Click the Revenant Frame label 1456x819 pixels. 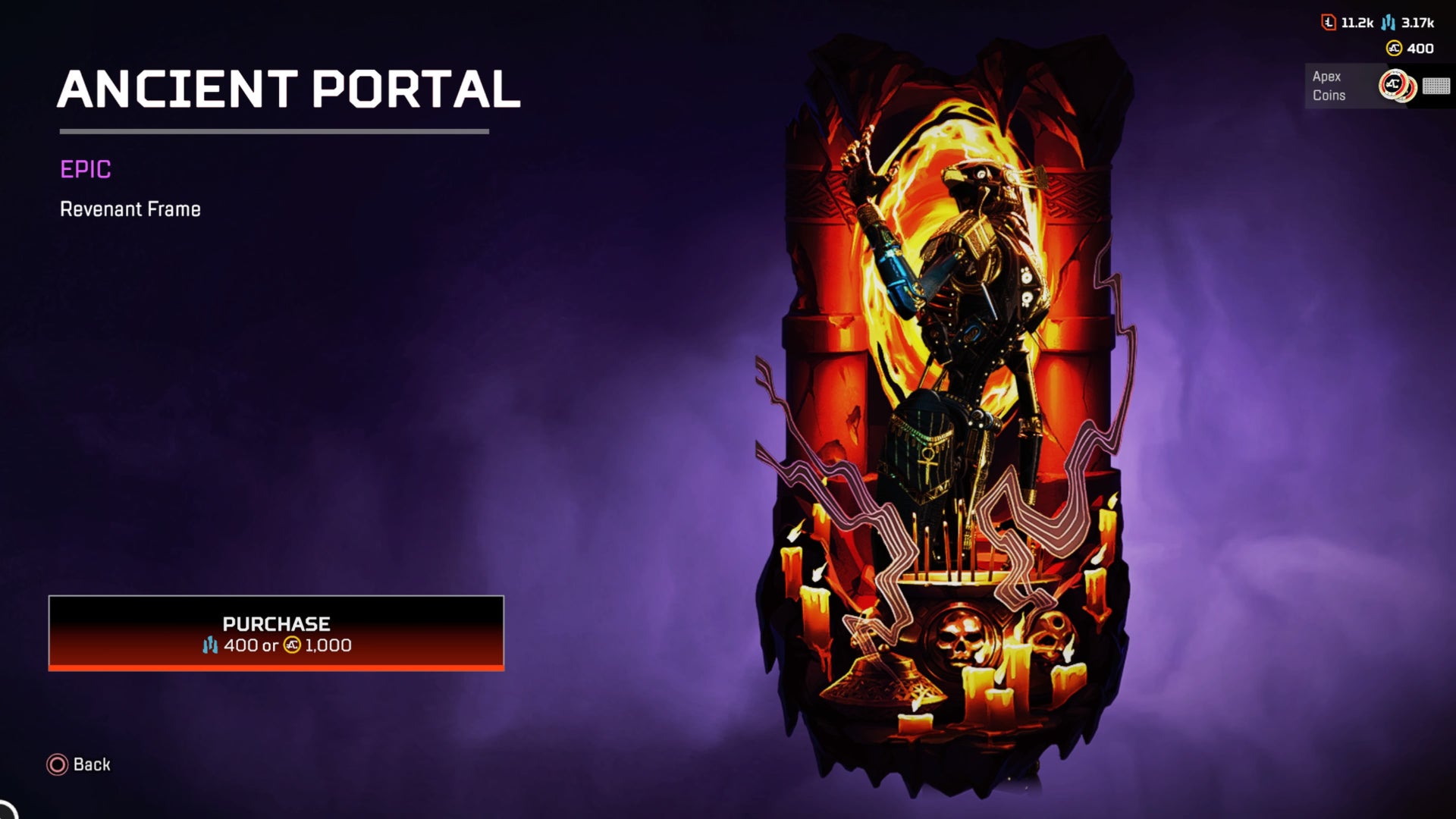(130, 209)
